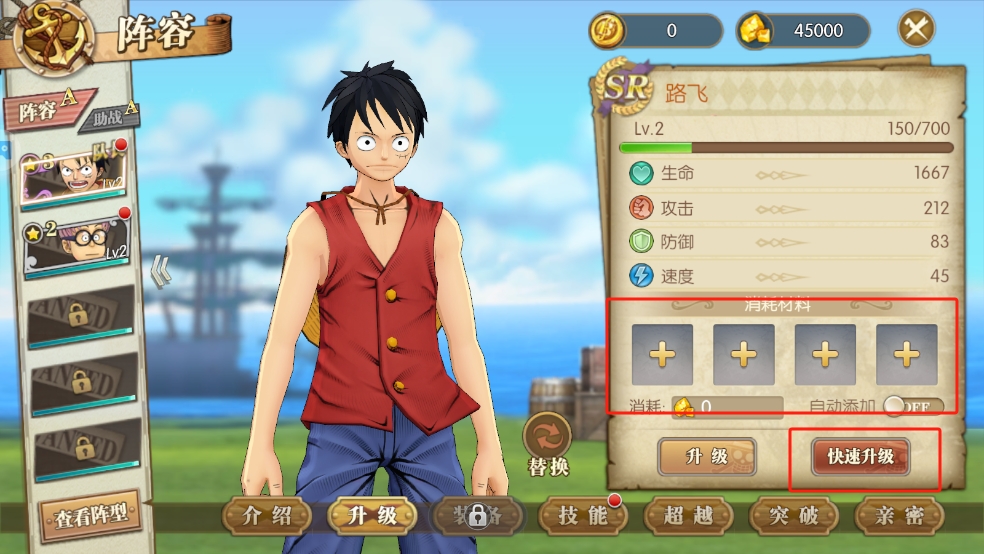This screenshot has height=554, width=984.
Task: Switch to the 技能 skills tab
Action: (x=583, y=516)
